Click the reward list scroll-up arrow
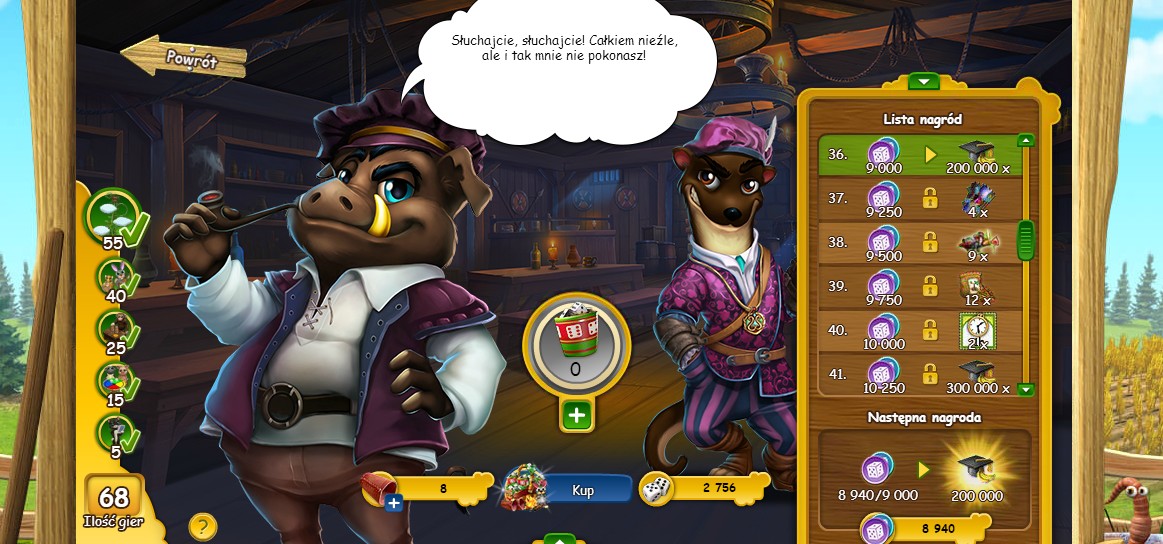This screenshot has height=544, width=1163. pyautogui.click(x=1025, y=141)
